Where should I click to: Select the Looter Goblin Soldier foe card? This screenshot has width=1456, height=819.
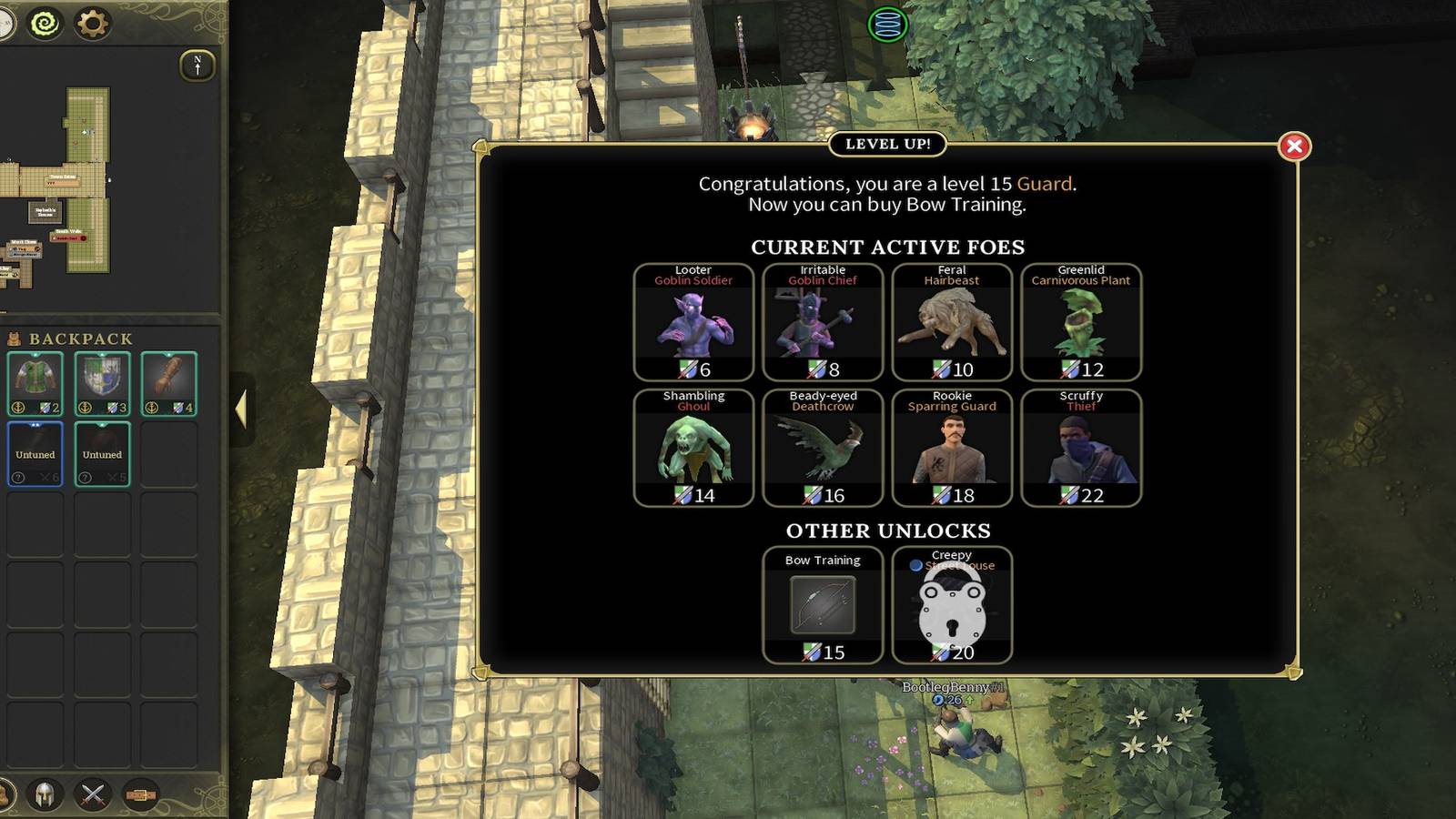[693, 322]
